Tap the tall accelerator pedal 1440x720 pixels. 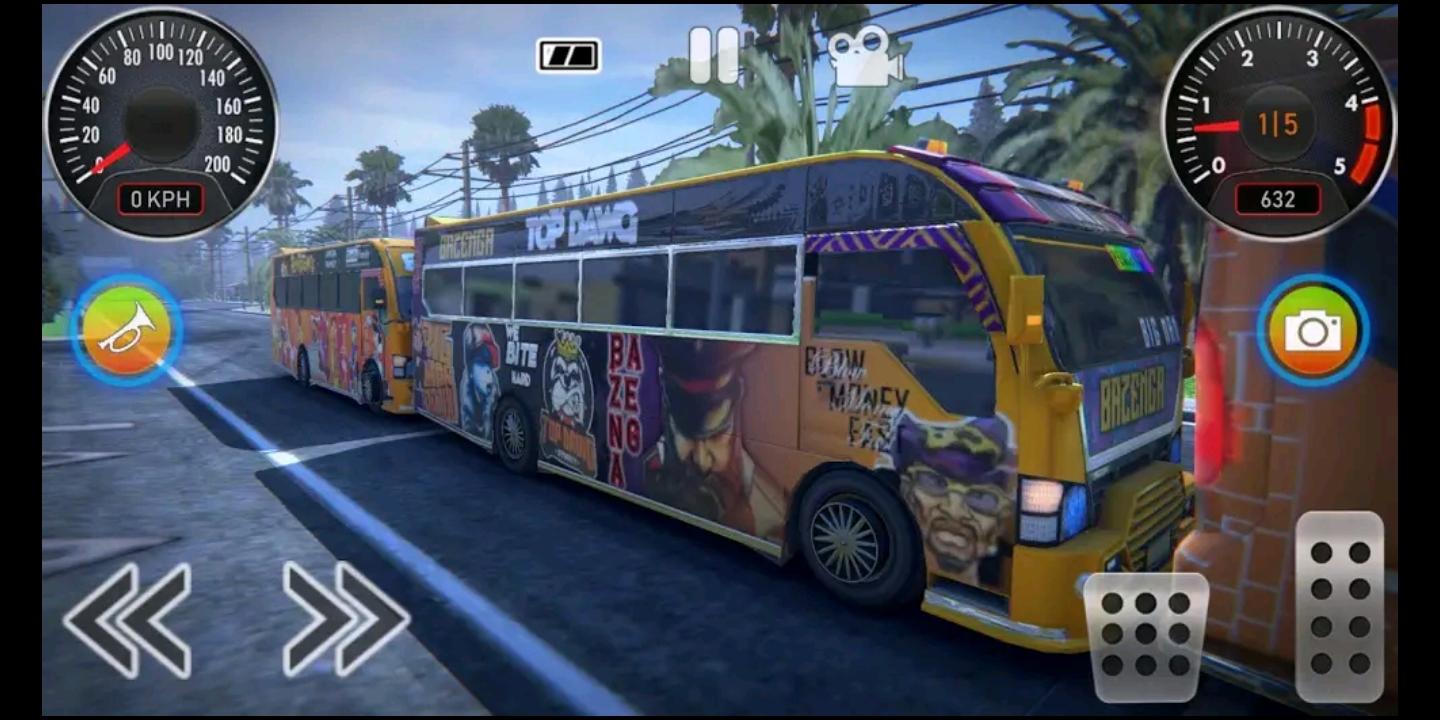click(x=1339, y=606)
